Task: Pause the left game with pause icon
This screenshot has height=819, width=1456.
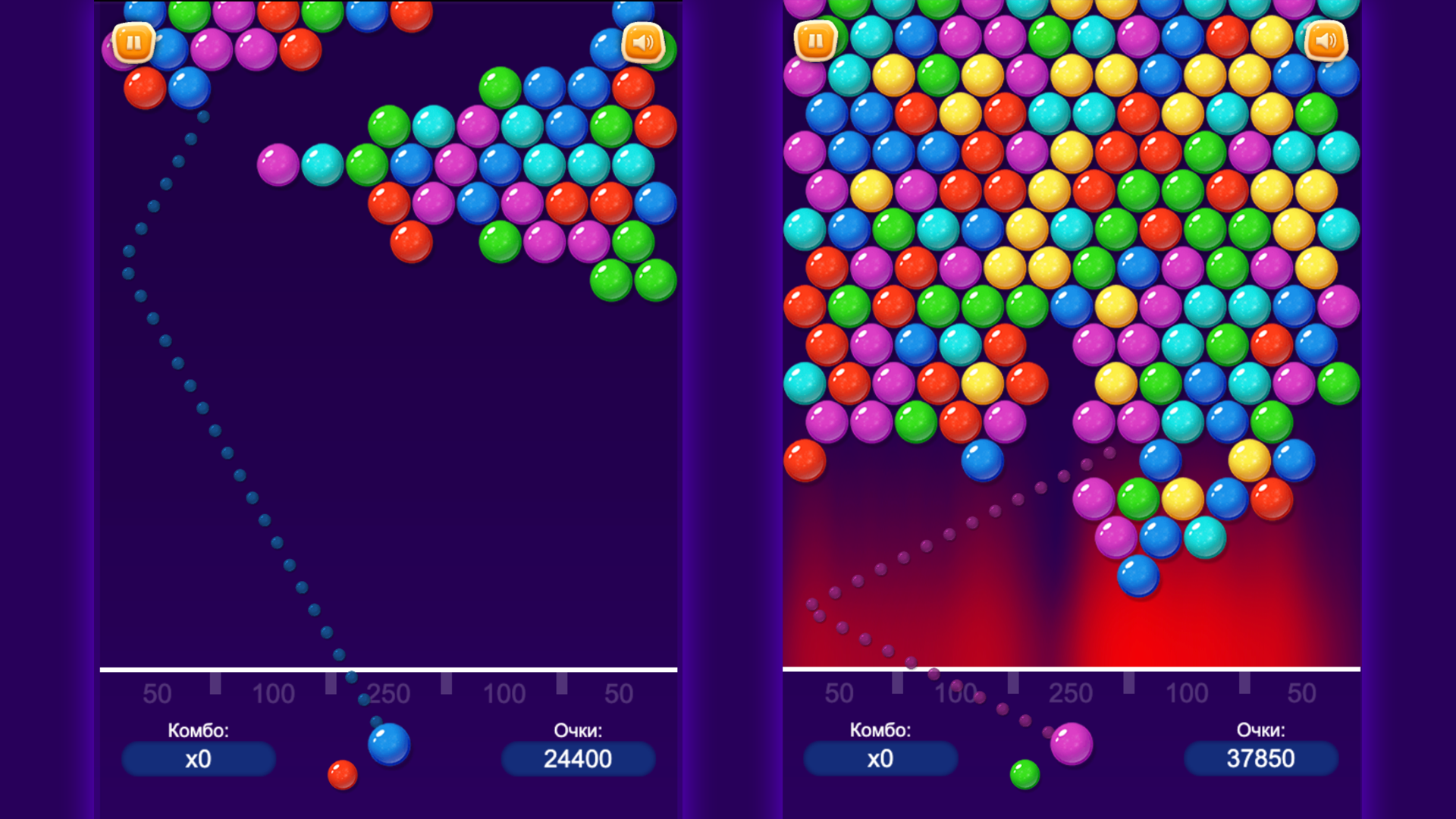Action: [x=133, y=43]
